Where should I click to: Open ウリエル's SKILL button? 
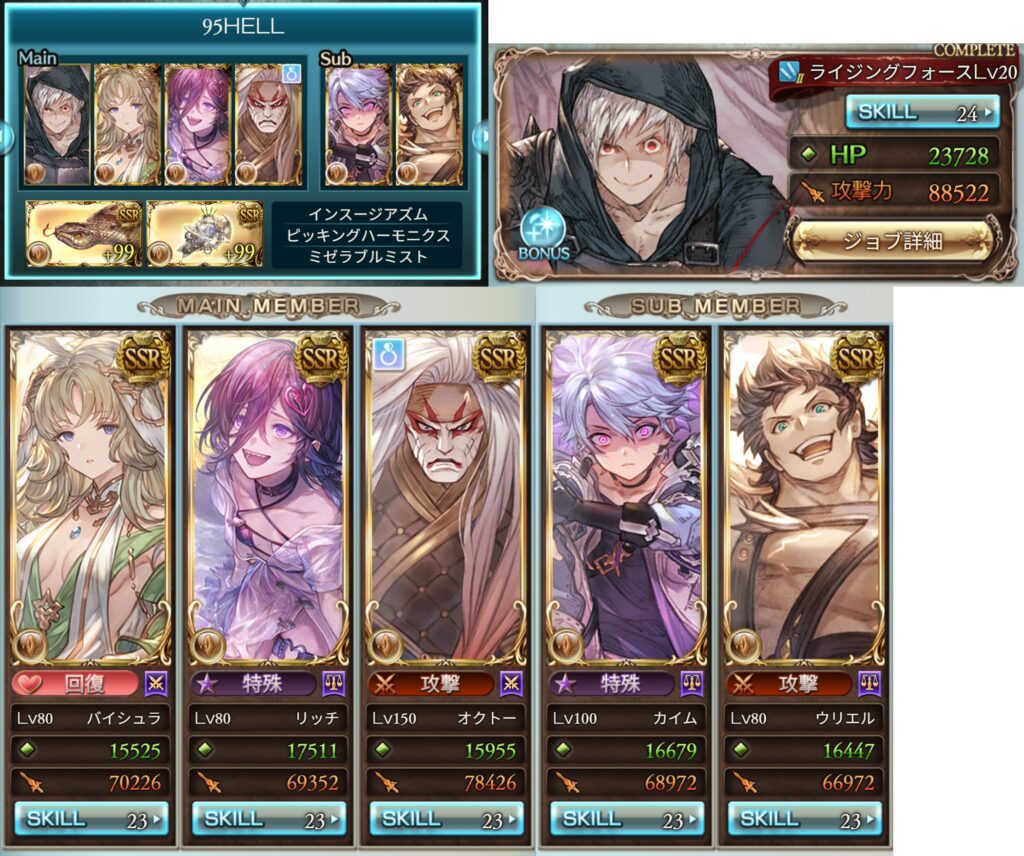[x=804, y=818]
